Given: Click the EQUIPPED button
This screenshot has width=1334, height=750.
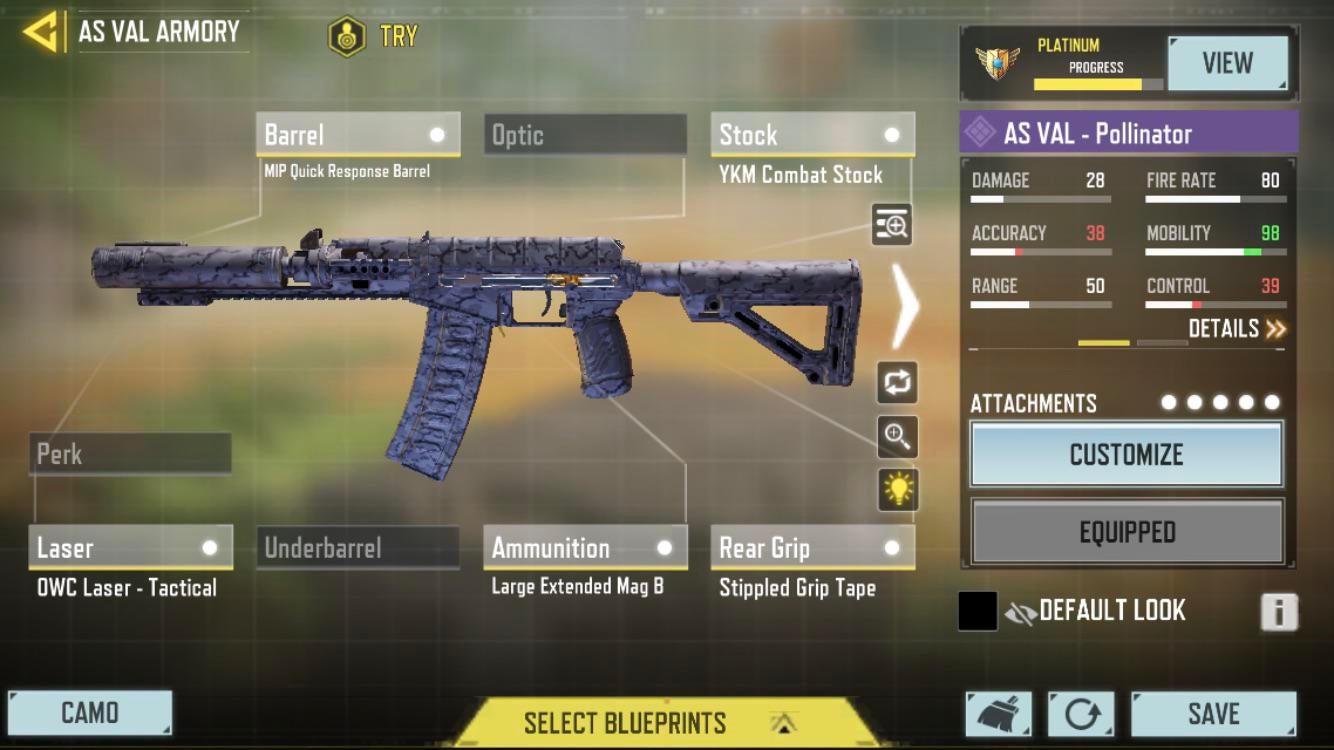Looking at the screenshot, I should click(x=1126, y=532).
